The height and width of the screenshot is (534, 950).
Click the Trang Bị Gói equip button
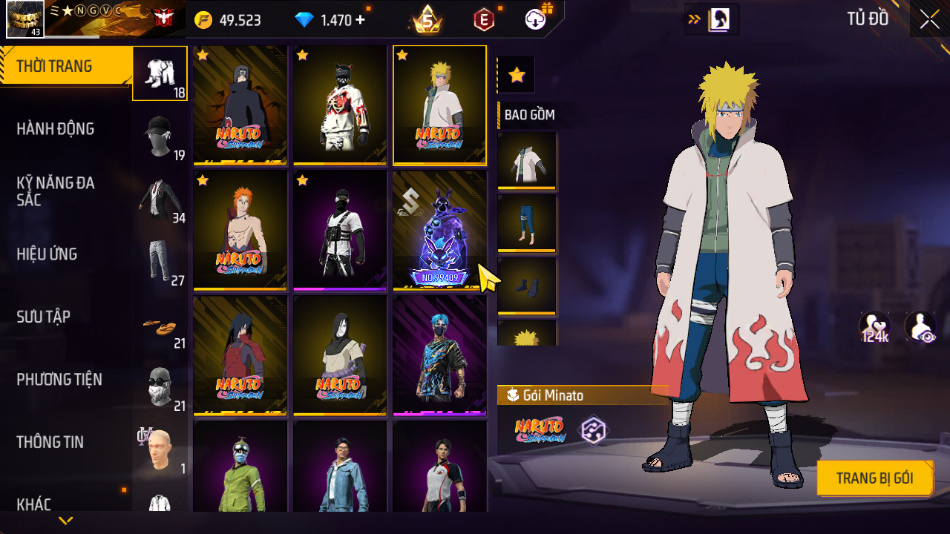(x=874, y=478)
